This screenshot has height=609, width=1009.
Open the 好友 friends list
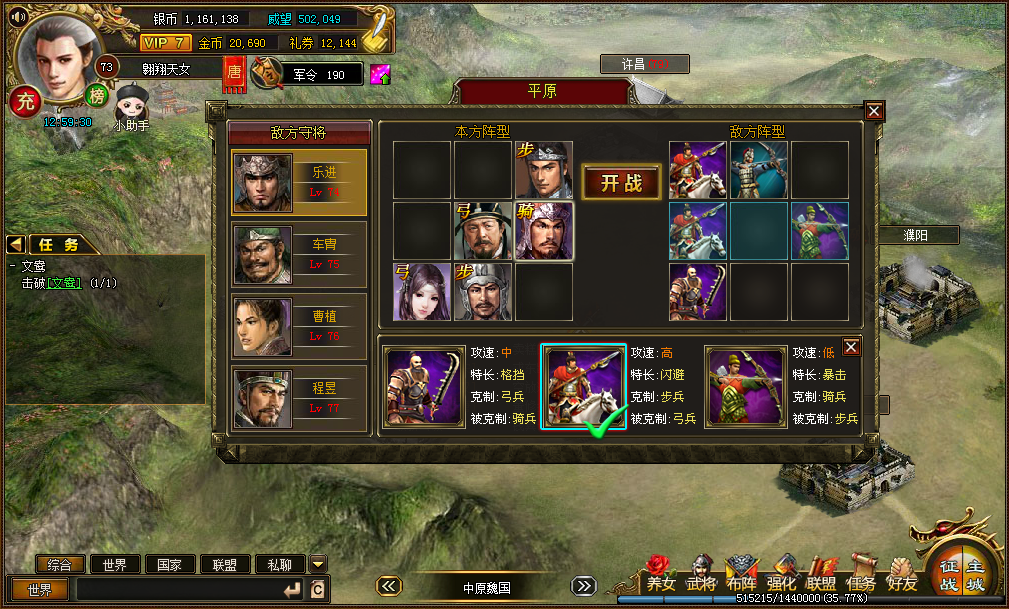click(902, 574)
